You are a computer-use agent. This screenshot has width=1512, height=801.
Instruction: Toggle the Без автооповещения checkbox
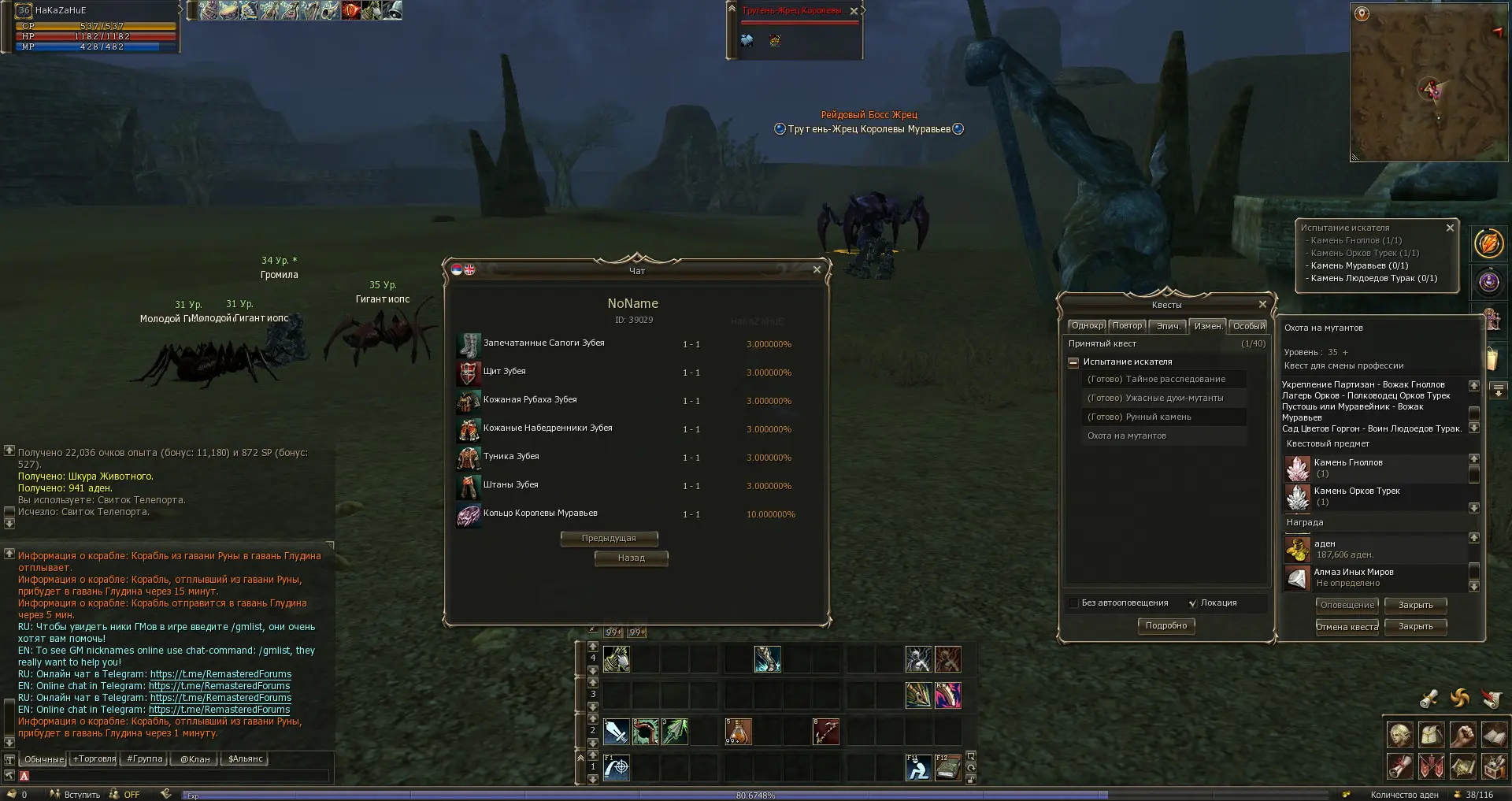point(1073,603)
